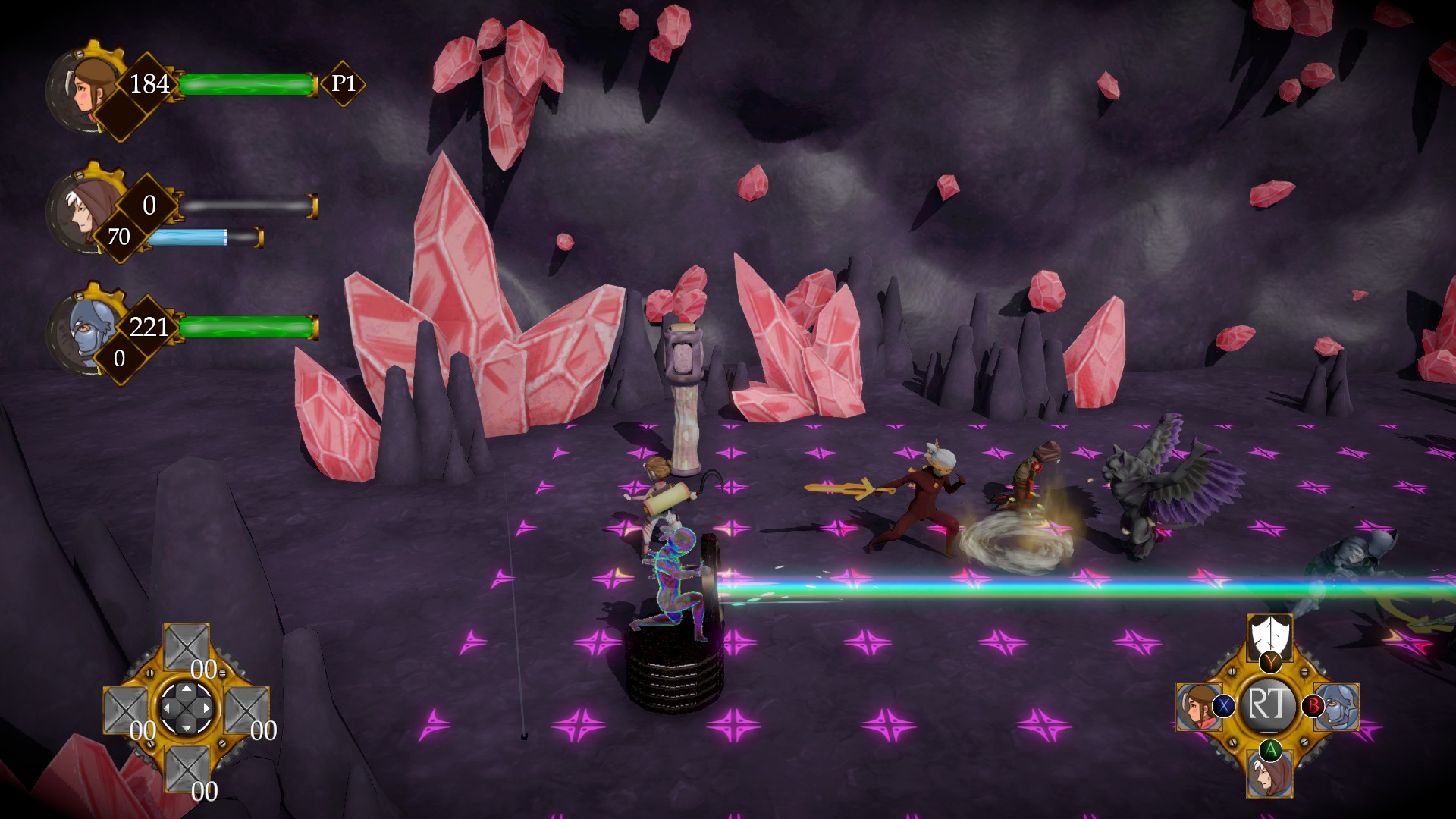
Task: Click the gold X button badge
Action: point(1224,706)
